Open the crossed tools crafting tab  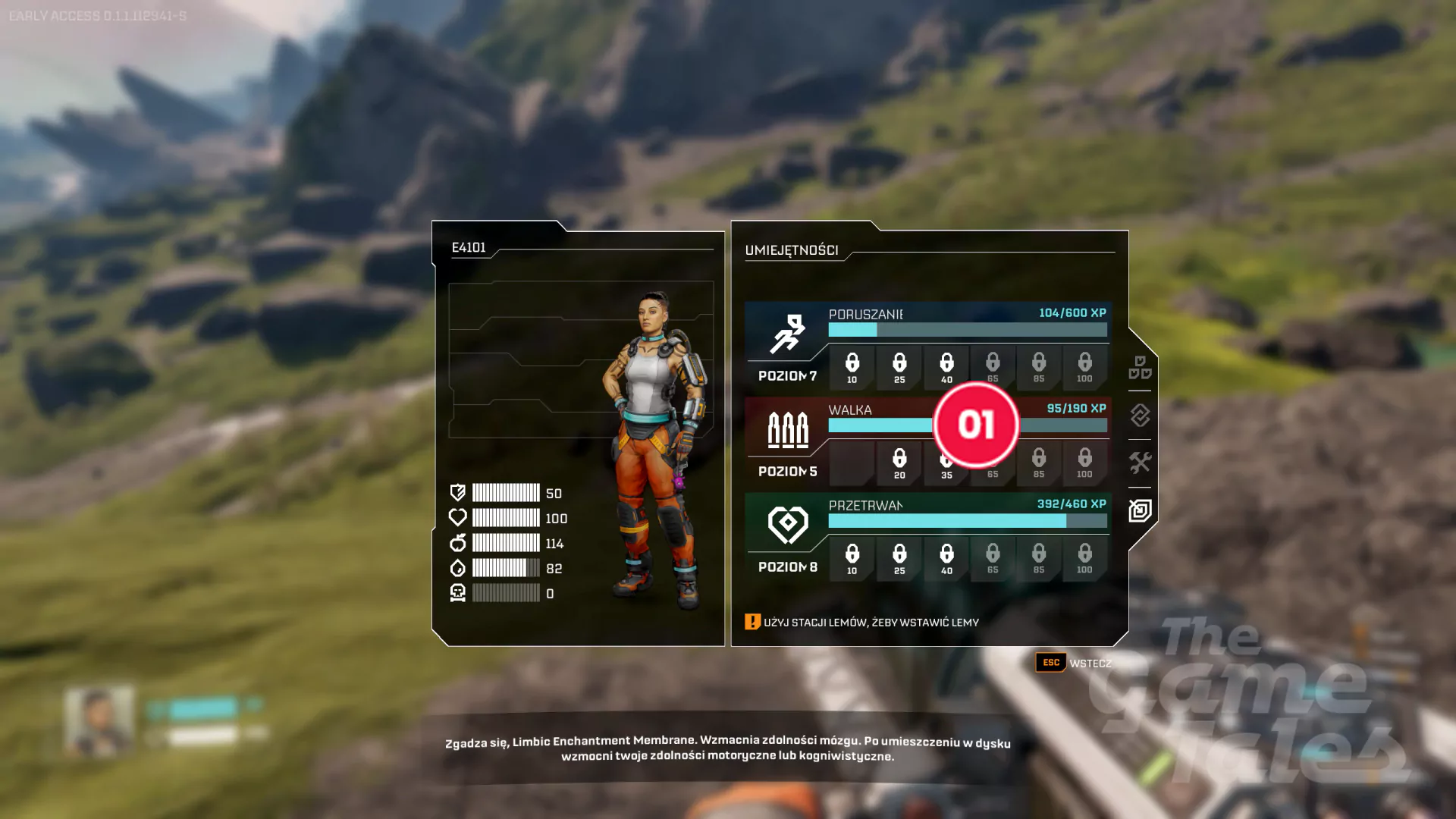click(1140, 463)
